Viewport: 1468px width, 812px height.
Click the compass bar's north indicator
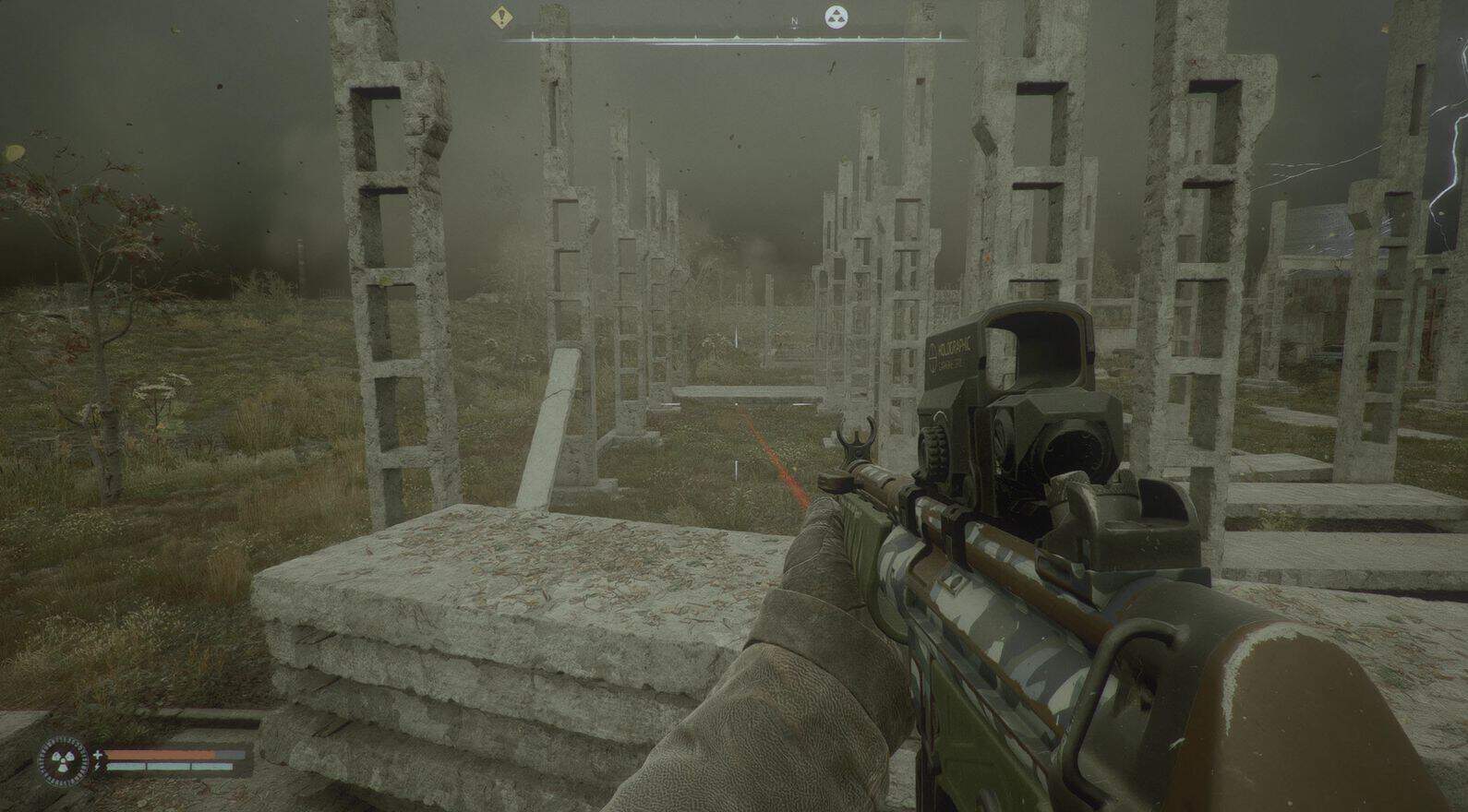click(x=793, y=18)
